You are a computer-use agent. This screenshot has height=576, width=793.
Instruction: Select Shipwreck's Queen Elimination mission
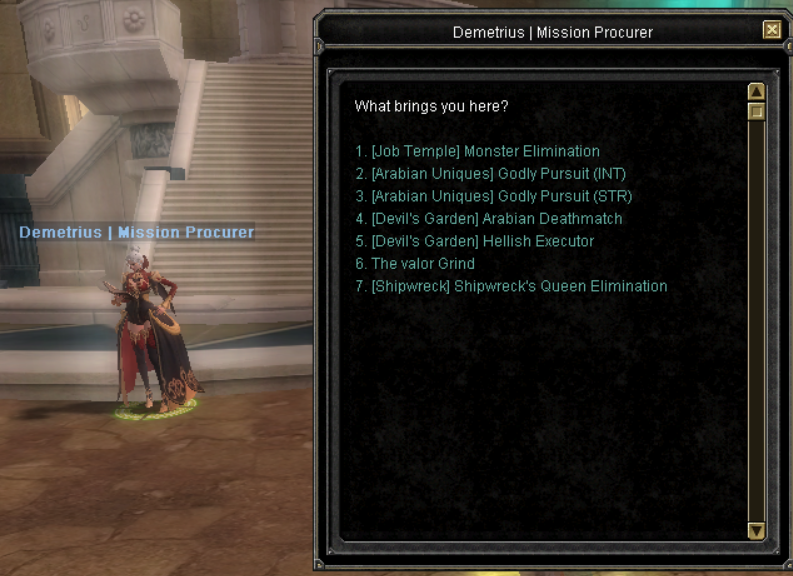(511, 286)
